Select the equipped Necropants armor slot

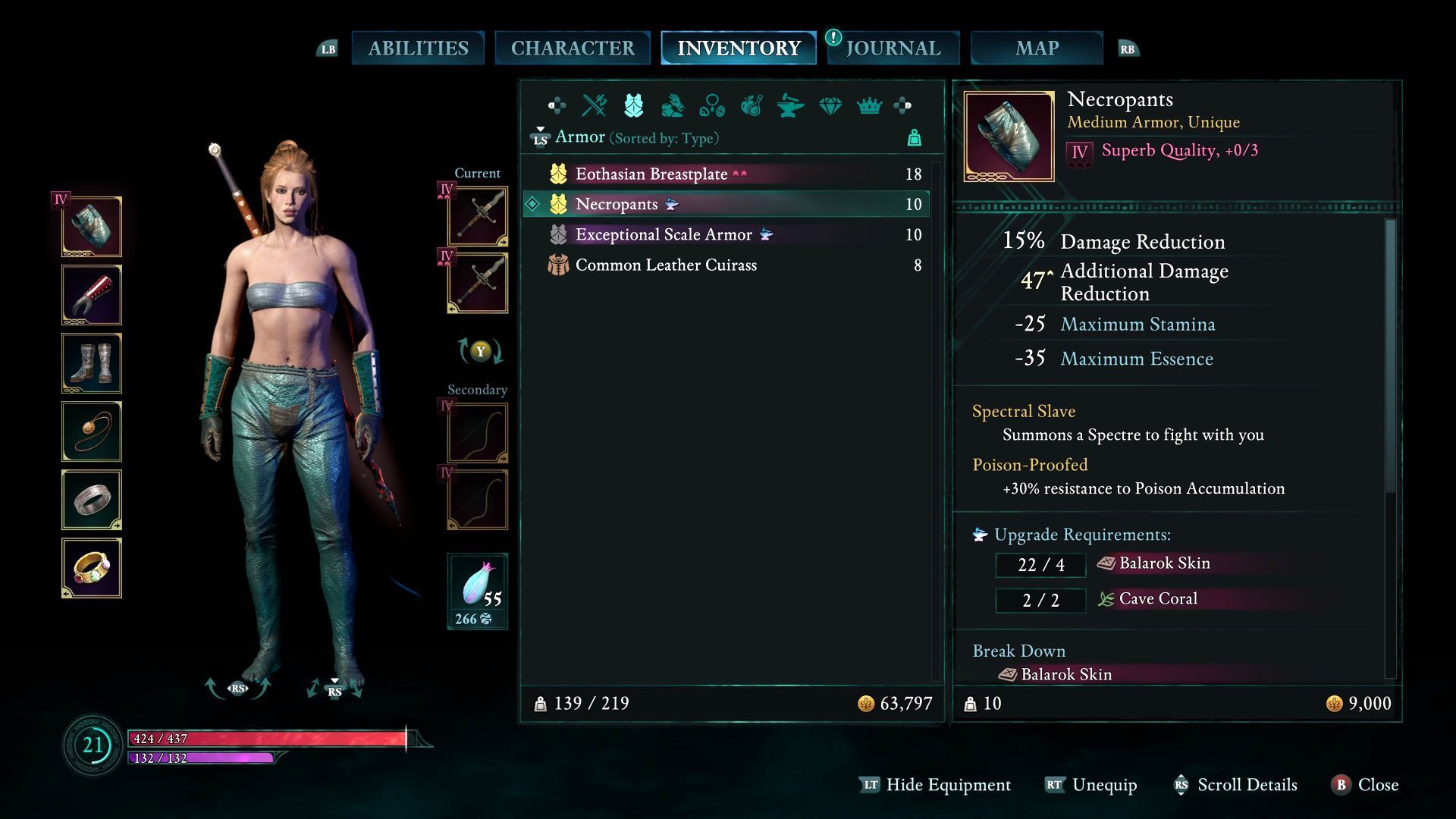tap(92, 227)
